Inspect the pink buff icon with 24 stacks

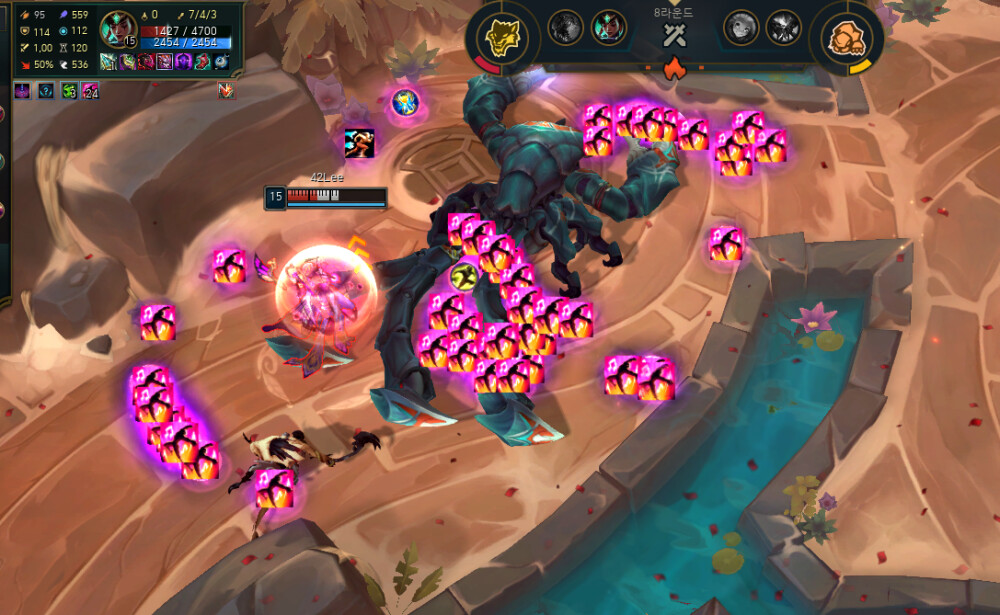pos(91,91)
